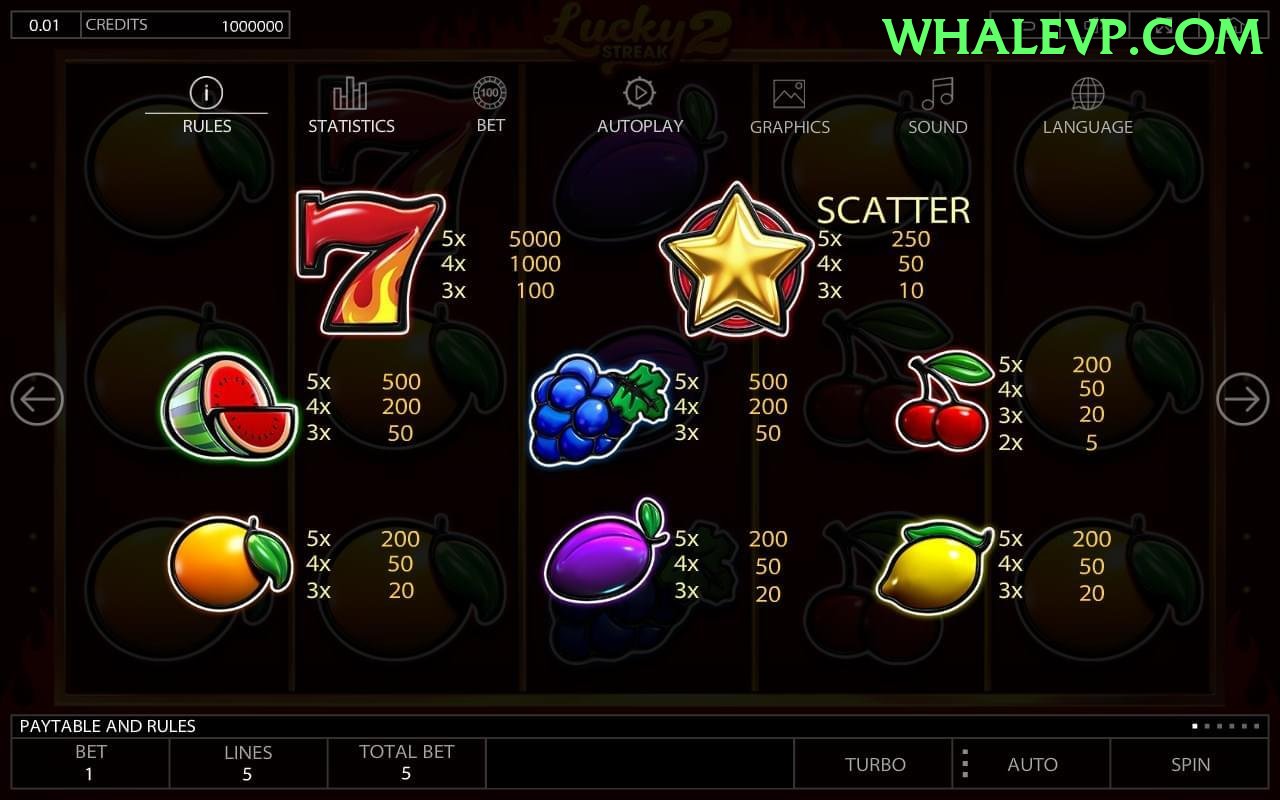Enable Turbo mode
Screen dimensions: 1280x800
876,764
